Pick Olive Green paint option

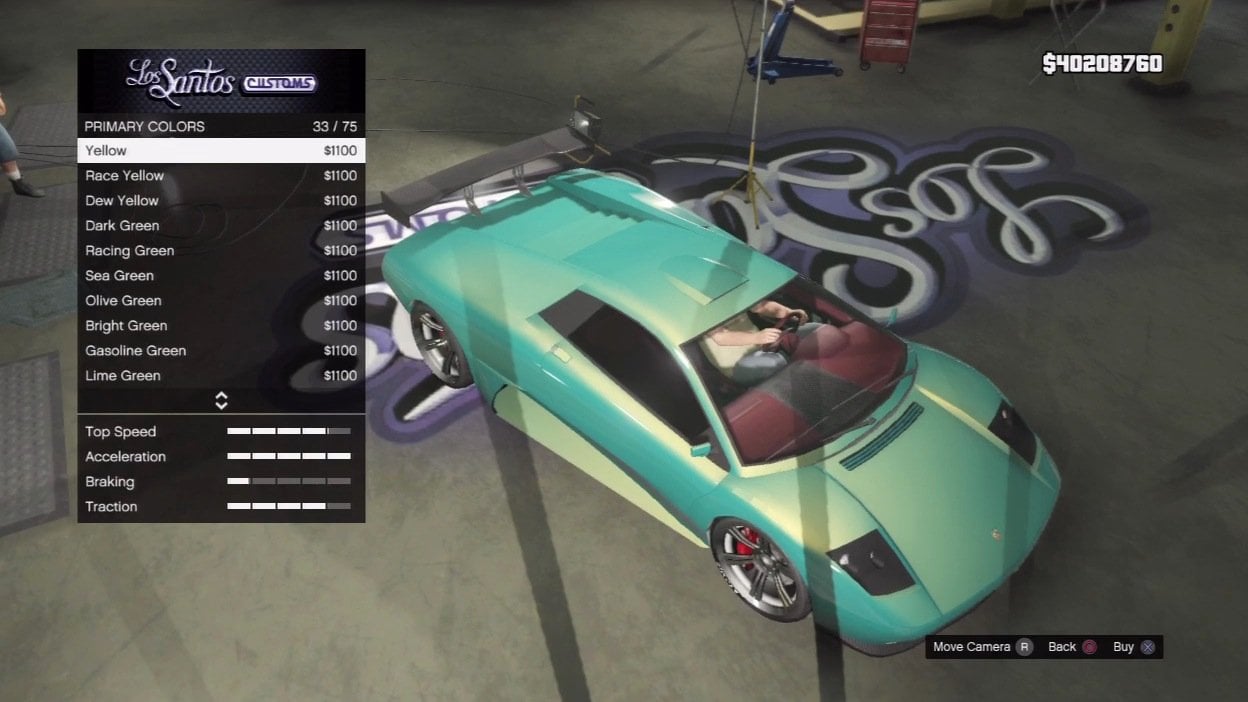point(221,301)
